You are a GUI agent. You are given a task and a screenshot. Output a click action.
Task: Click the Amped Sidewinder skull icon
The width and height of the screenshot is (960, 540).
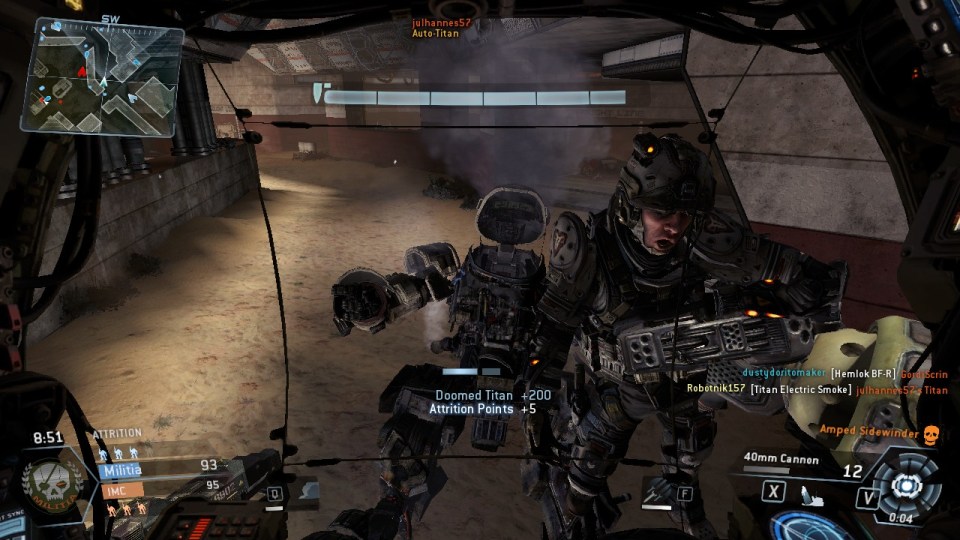point(931,432)
